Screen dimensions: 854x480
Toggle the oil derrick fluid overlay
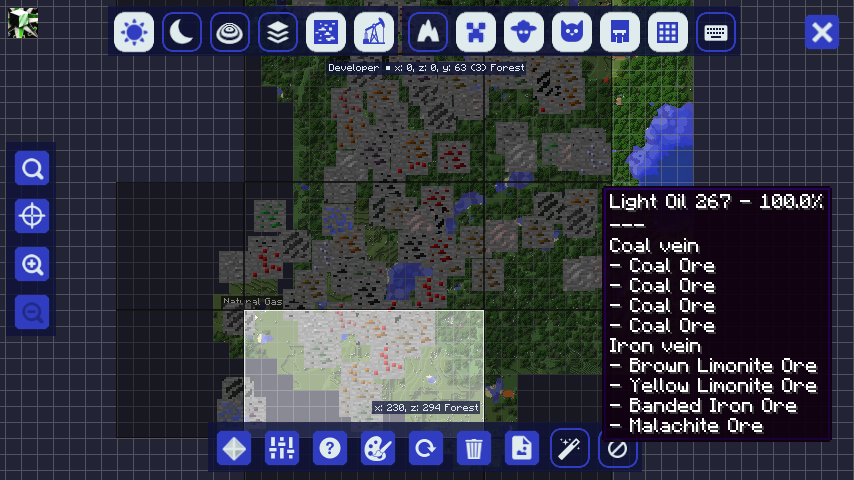[374, 33]
